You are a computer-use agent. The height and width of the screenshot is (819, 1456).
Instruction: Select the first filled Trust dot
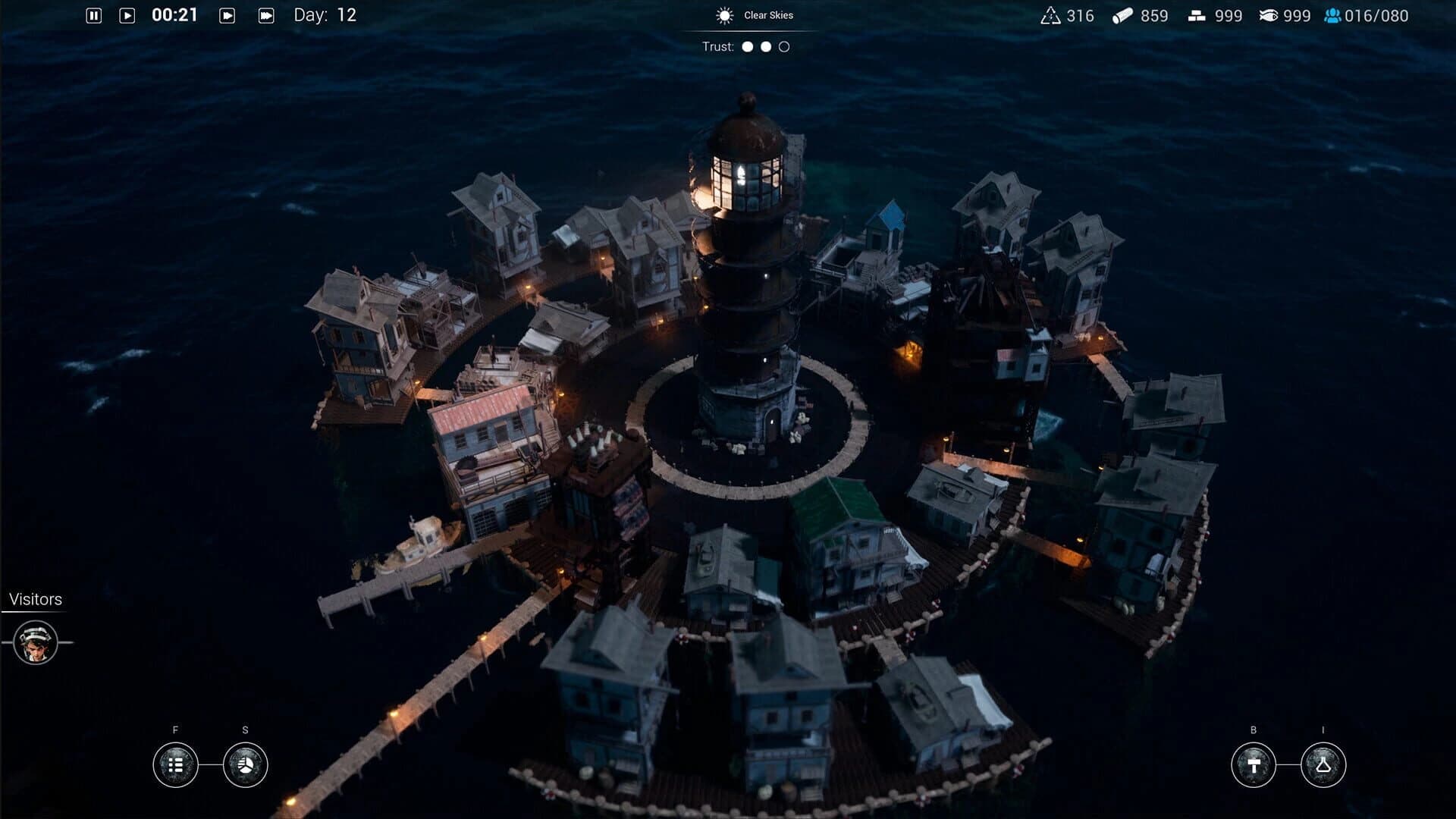point(747,47)
